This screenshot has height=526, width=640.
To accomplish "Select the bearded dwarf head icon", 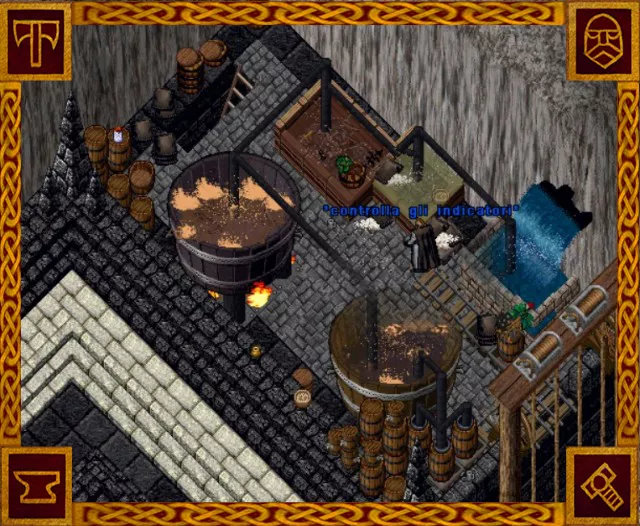I will (602, 41).
